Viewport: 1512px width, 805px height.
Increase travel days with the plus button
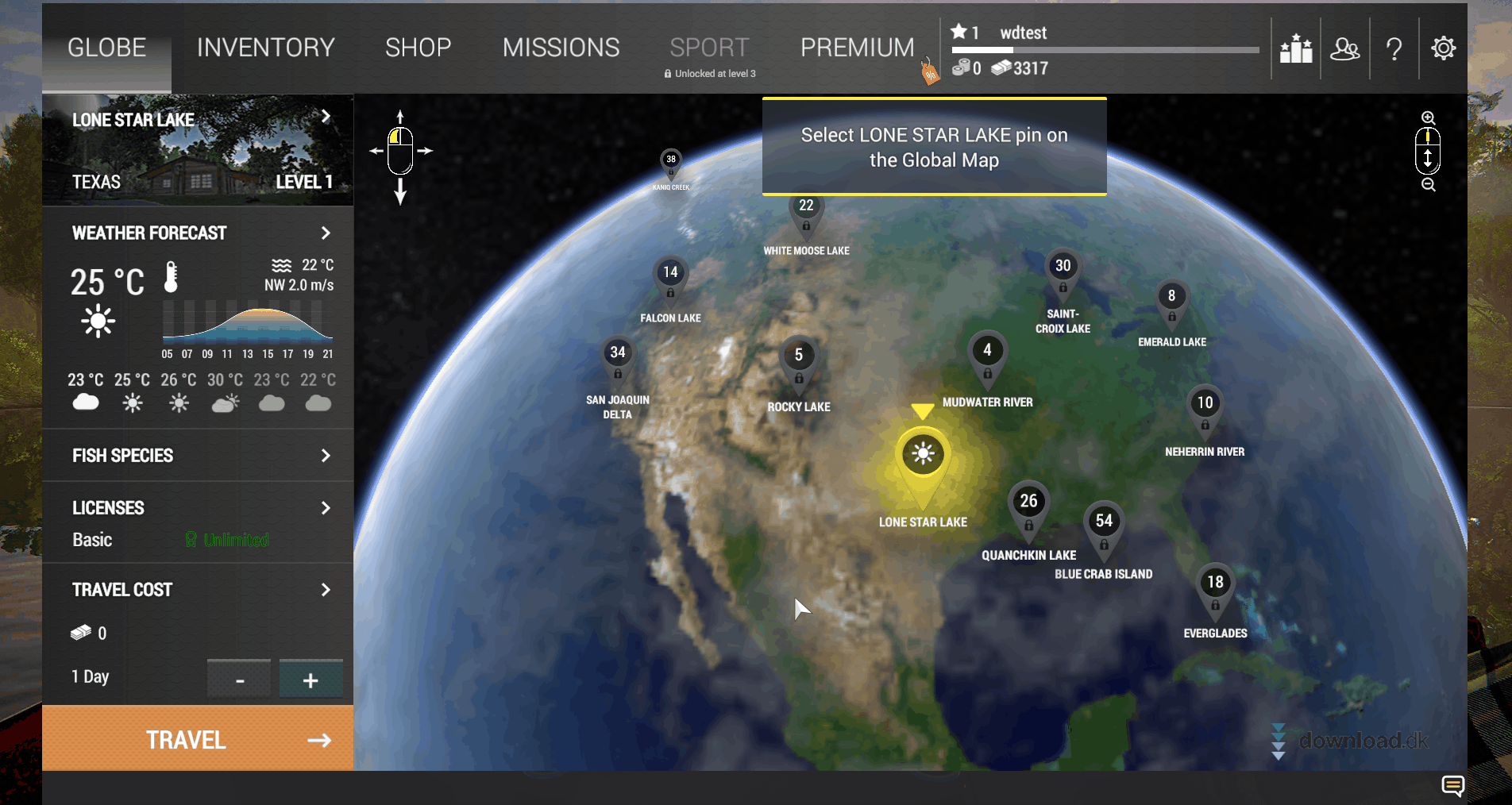(x=310, y=680)
